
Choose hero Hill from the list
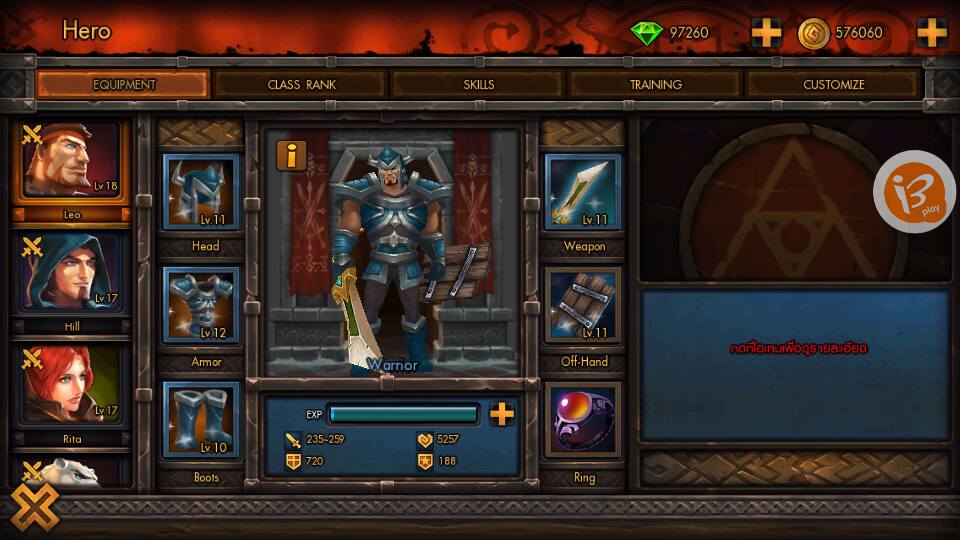tap(72, 274)
